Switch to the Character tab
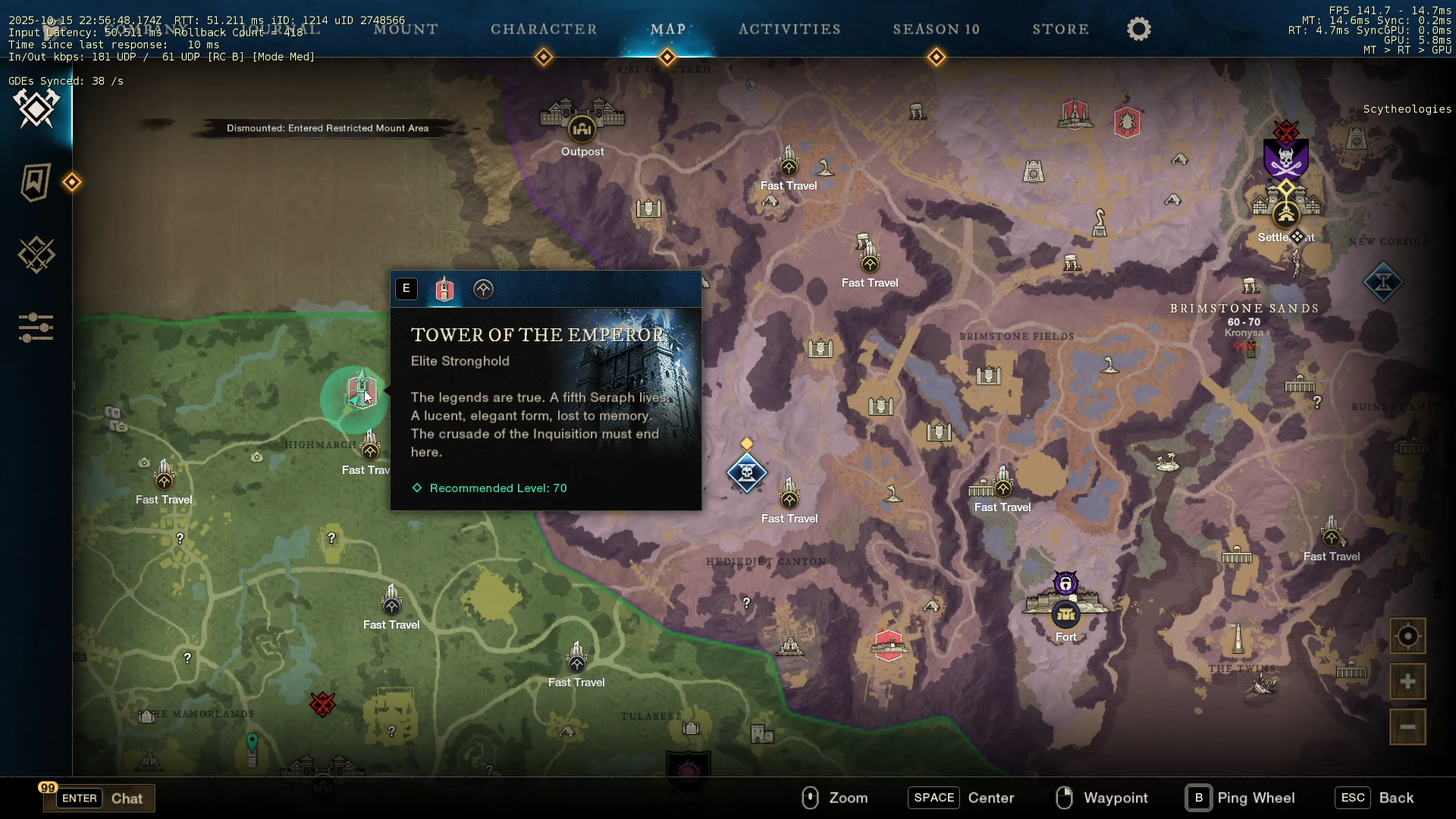The image size is (1456, 819). point(544,30)
